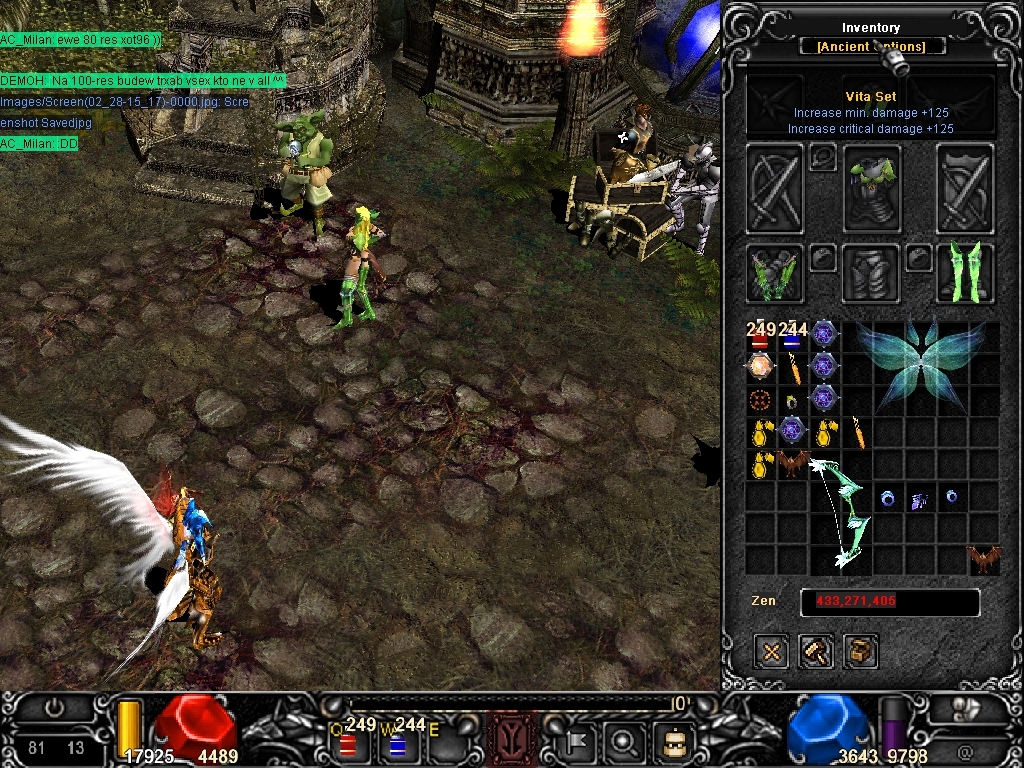Viewport: 1024px width, 768px height.
Task: Click the hammer repair button
Action: [x=816, y=652]
